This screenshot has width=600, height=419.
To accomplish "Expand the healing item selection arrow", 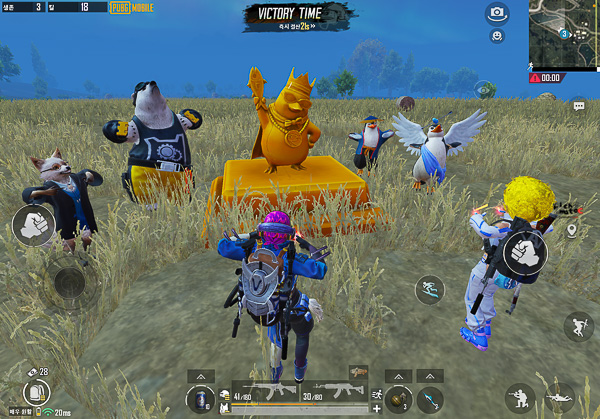I will pyautogui.click(x=198, y=375).
